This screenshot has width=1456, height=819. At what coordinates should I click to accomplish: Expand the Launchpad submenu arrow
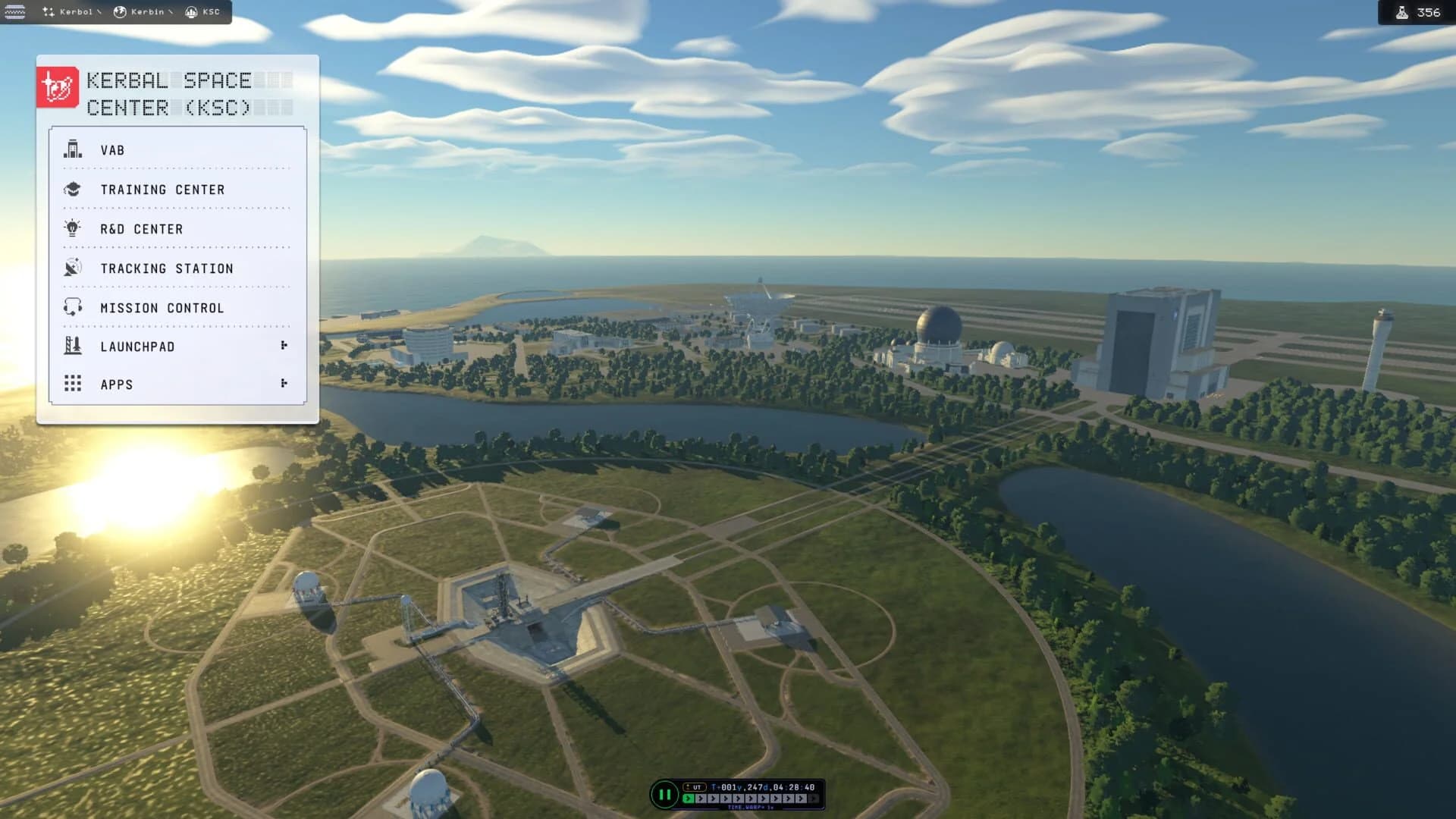(x=284, y=345)
